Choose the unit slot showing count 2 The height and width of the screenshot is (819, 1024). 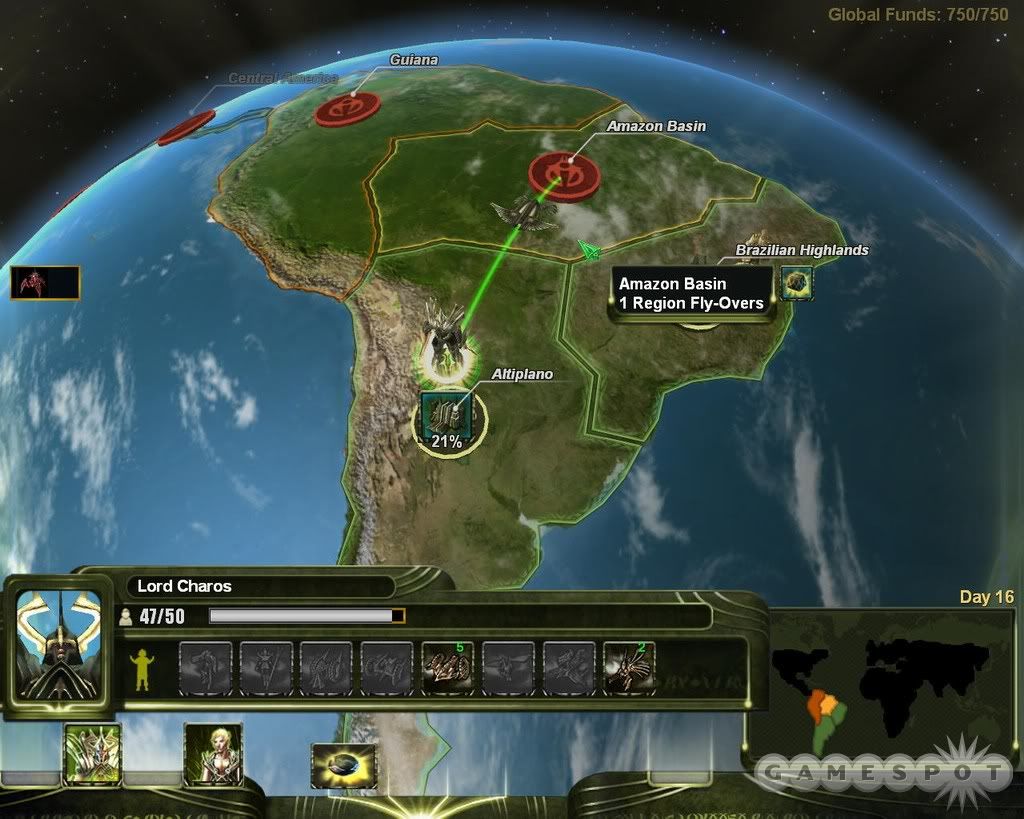click(629, 668)
